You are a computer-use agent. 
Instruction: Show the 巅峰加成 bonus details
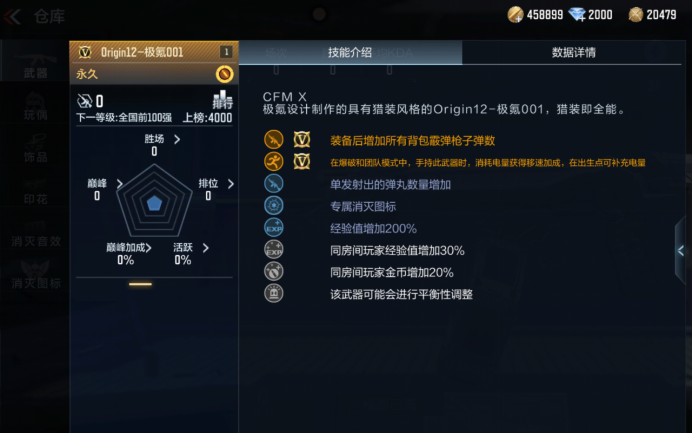[149, 247]
